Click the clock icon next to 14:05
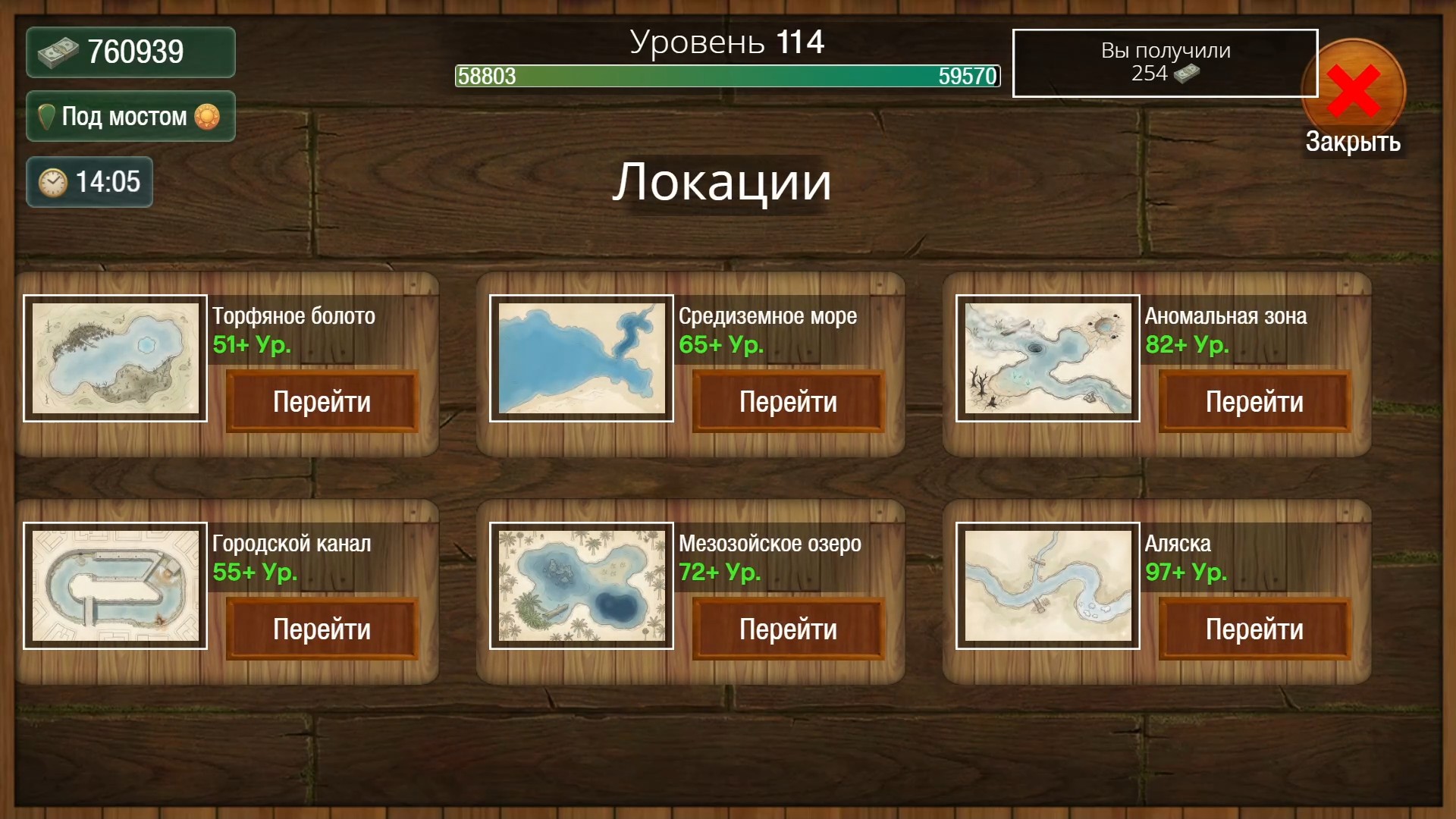The image size is (1456, 819). click(x=53, y=181)
